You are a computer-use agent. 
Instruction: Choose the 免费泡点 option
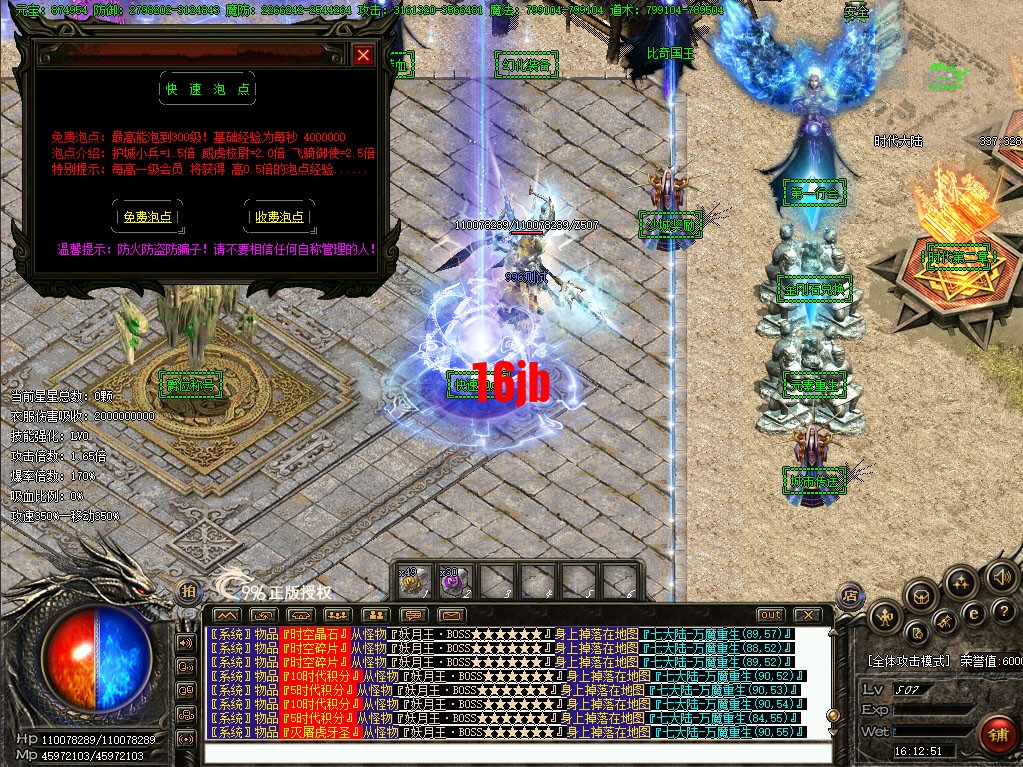point(147,216)
